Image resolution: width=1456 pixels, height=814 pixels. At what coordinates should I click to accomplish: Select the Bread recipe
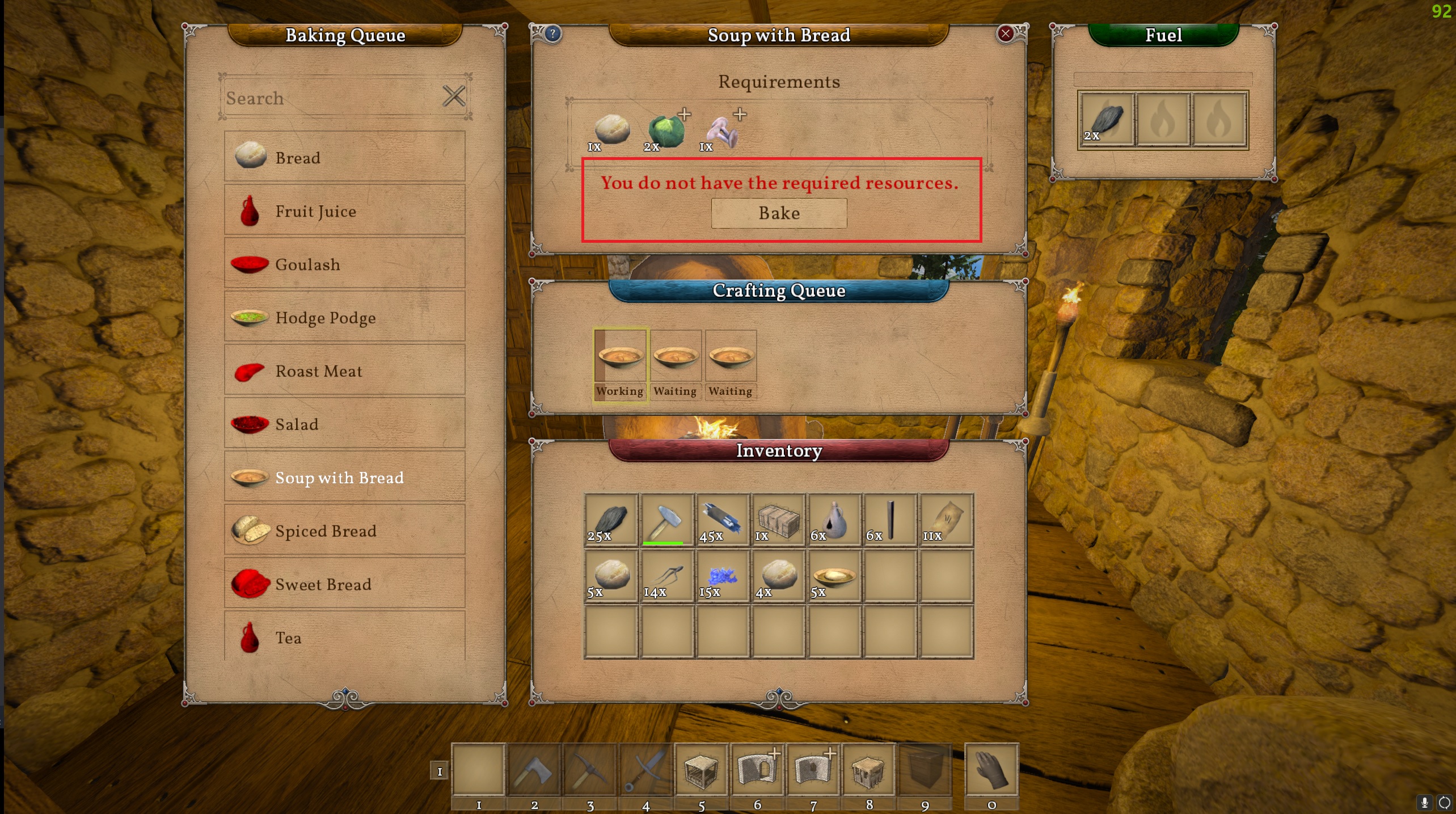[344, 157]
